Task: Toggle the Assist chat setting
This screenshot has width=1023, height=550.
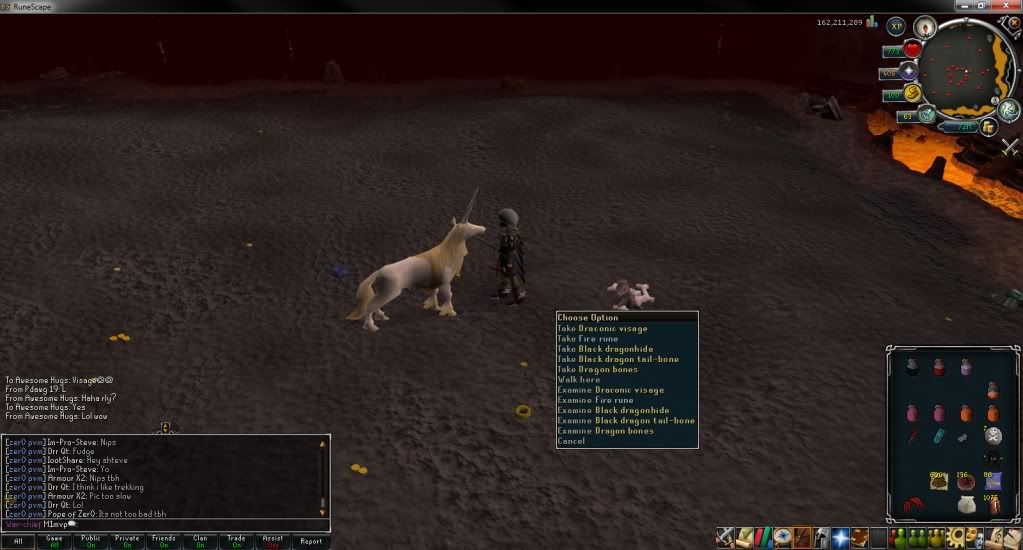Action: [273, 541]
